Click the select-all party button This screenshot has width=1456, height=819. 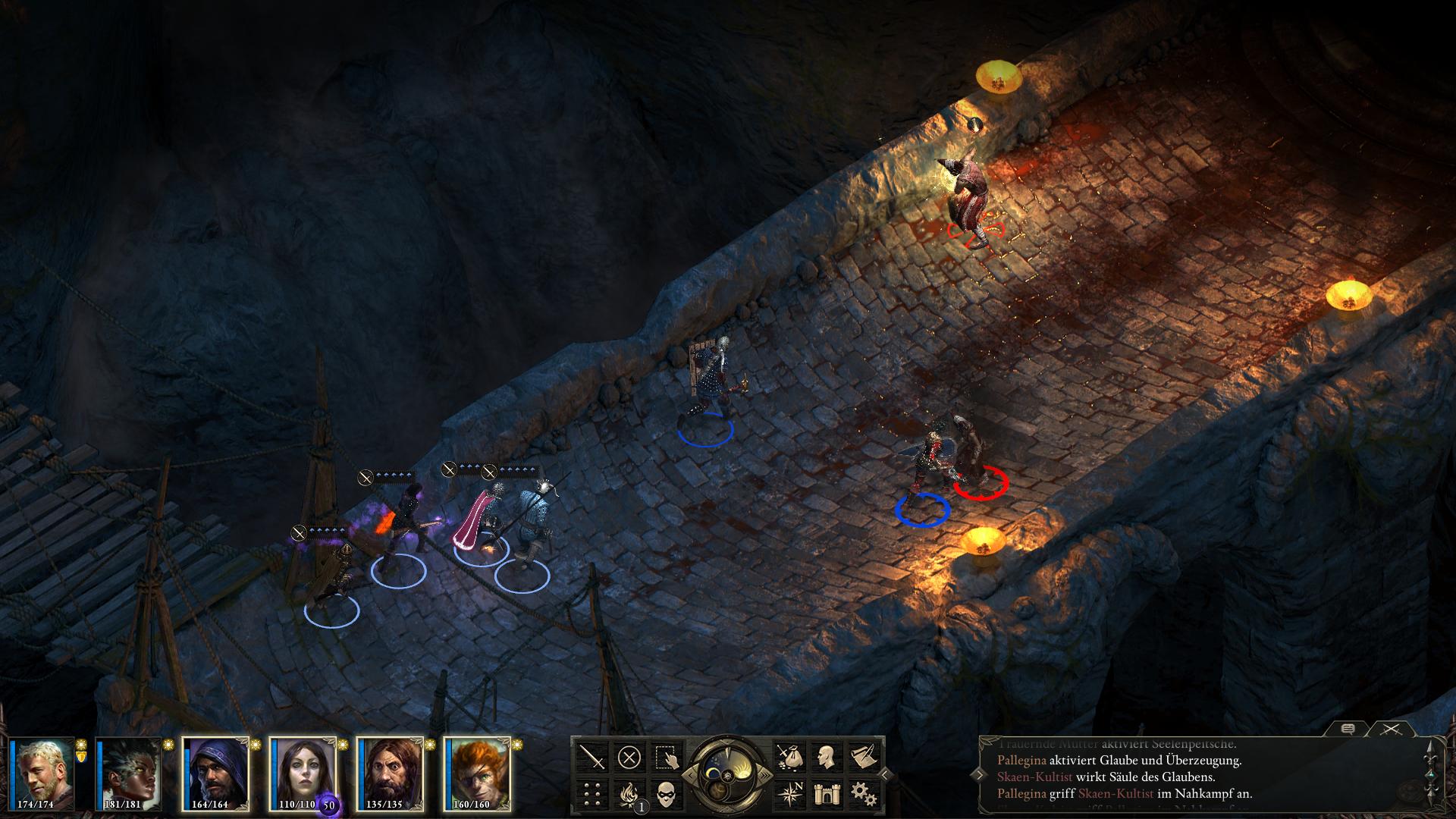coord(666,757)
